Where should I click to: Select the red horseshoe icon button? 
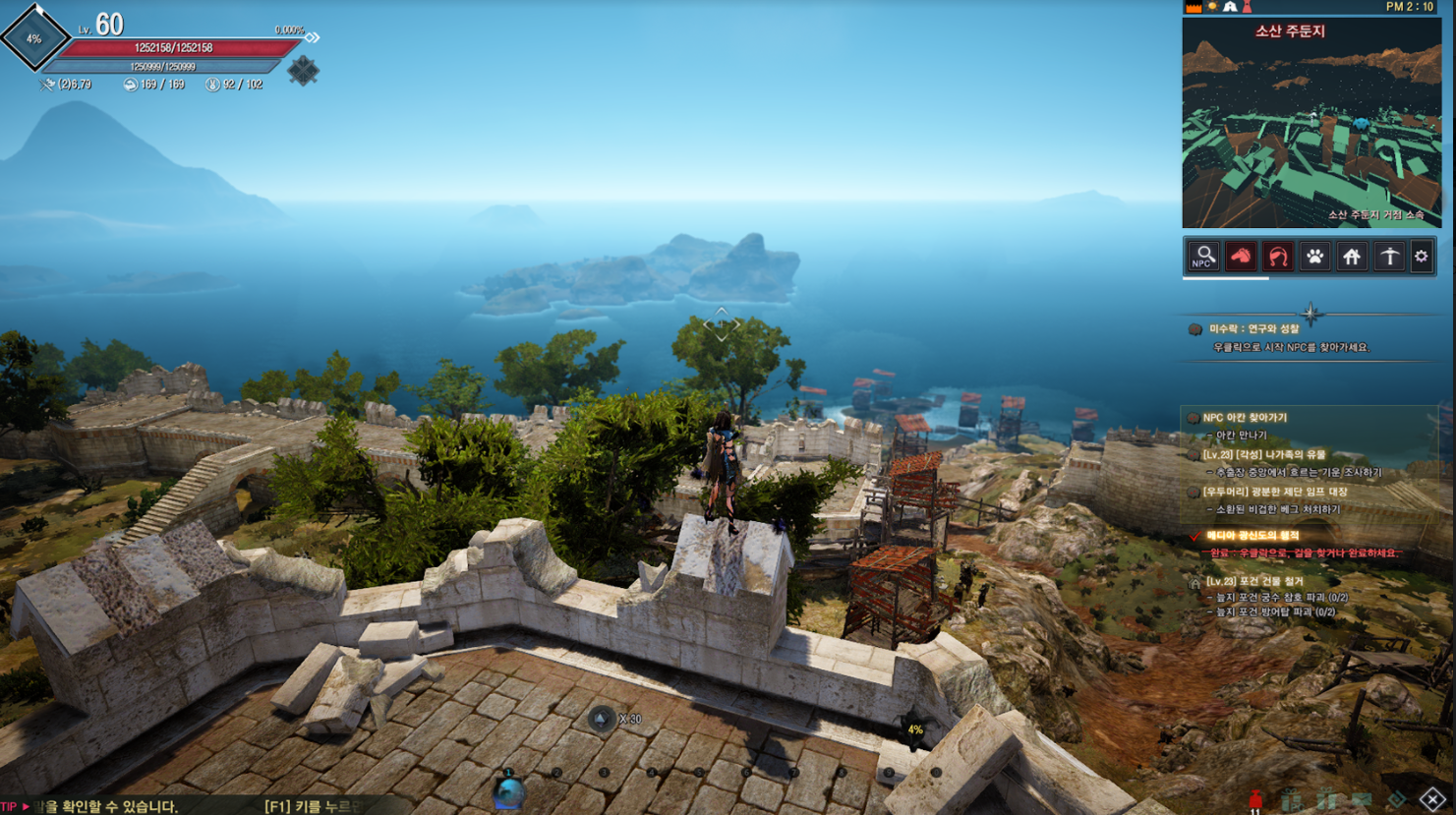(x=1278, y=257)
